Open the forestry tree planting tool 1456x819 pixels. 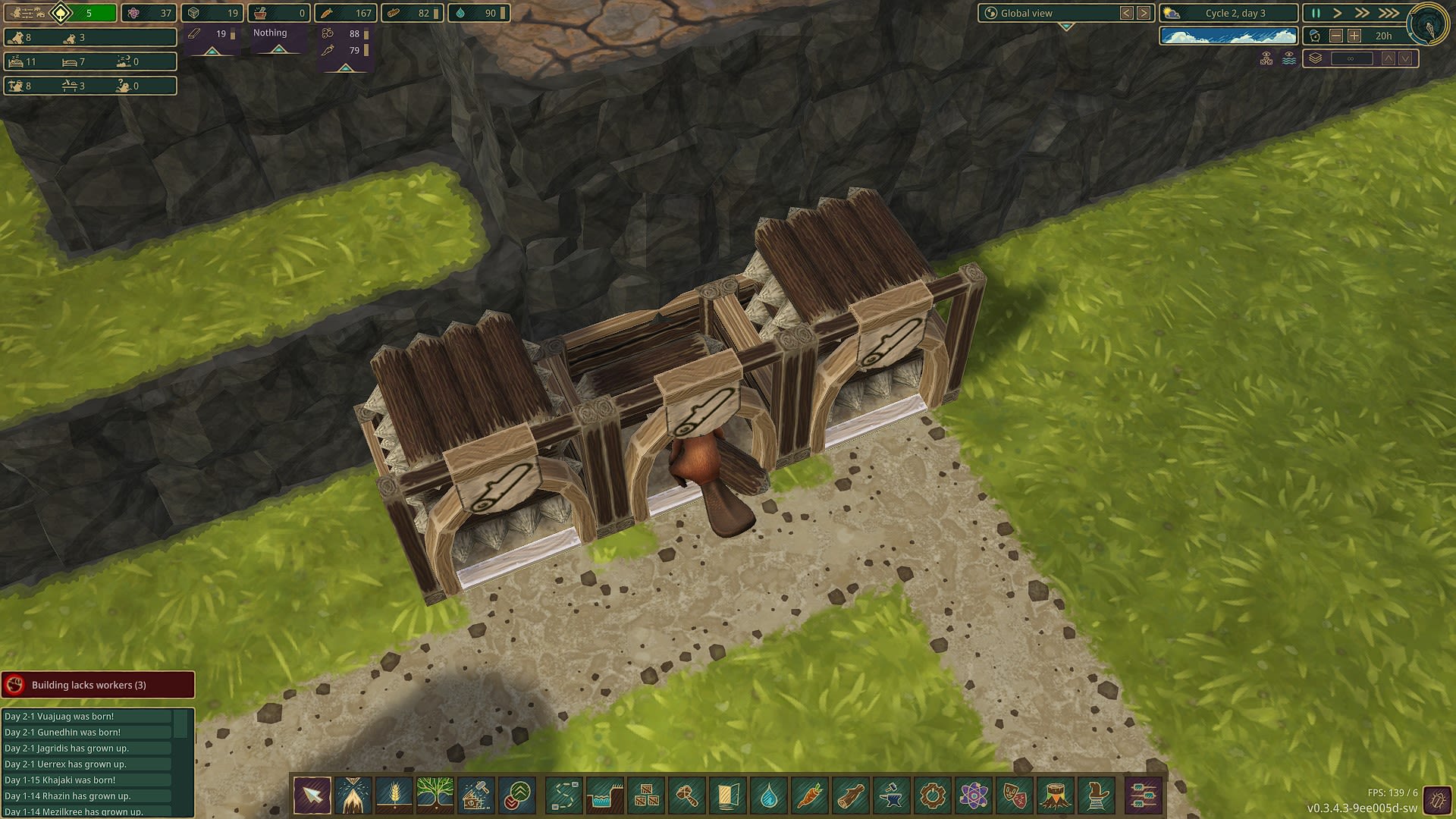click(435, 795)
